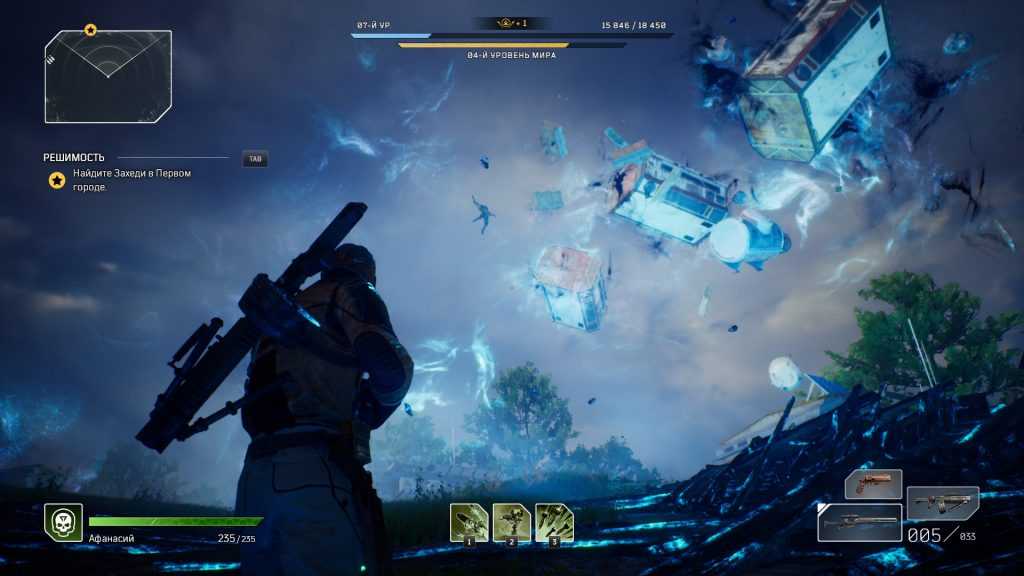
Task: Switch to the revolver sidearm slot
Action: click(873, 484)
